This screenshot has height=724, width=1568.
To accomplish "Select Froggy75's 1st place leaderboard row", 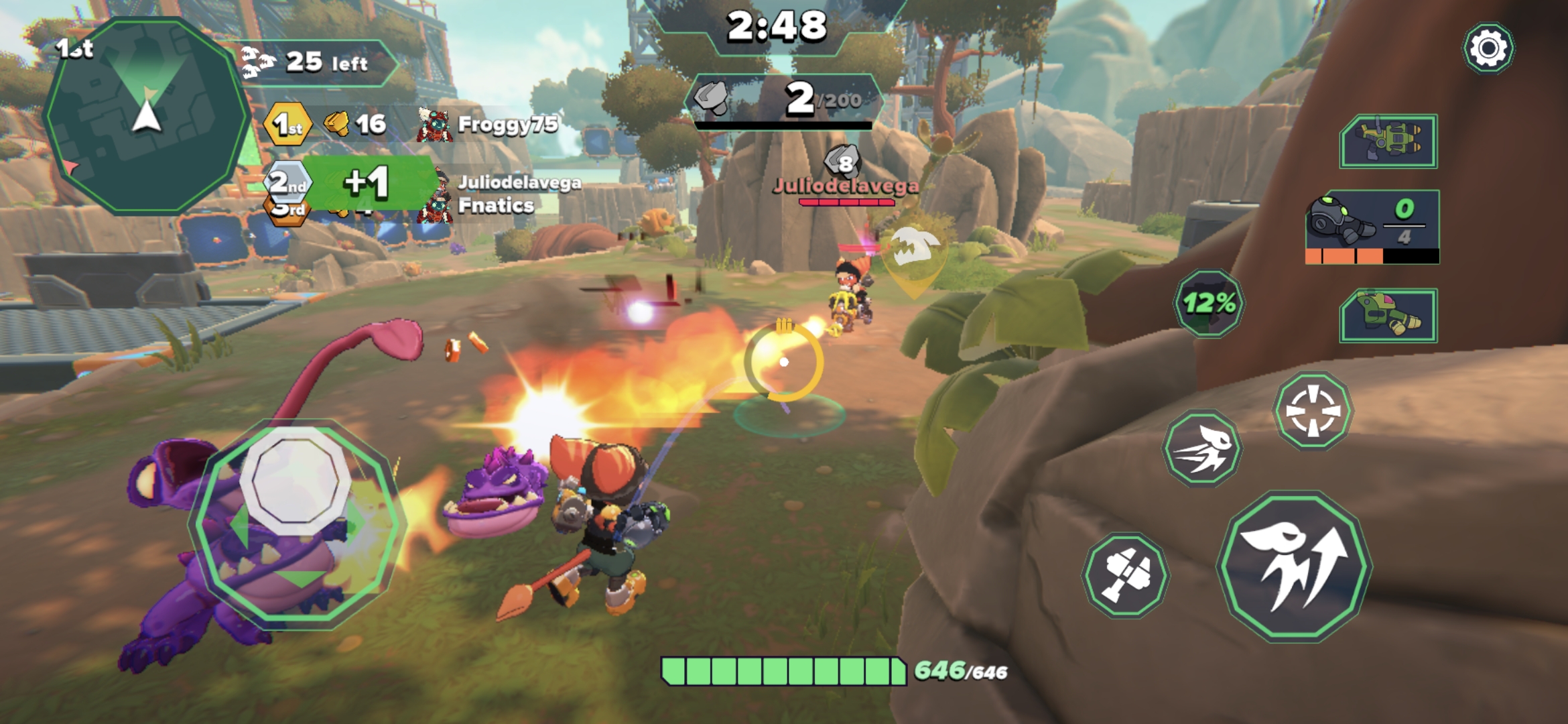I will pos(410,125).
